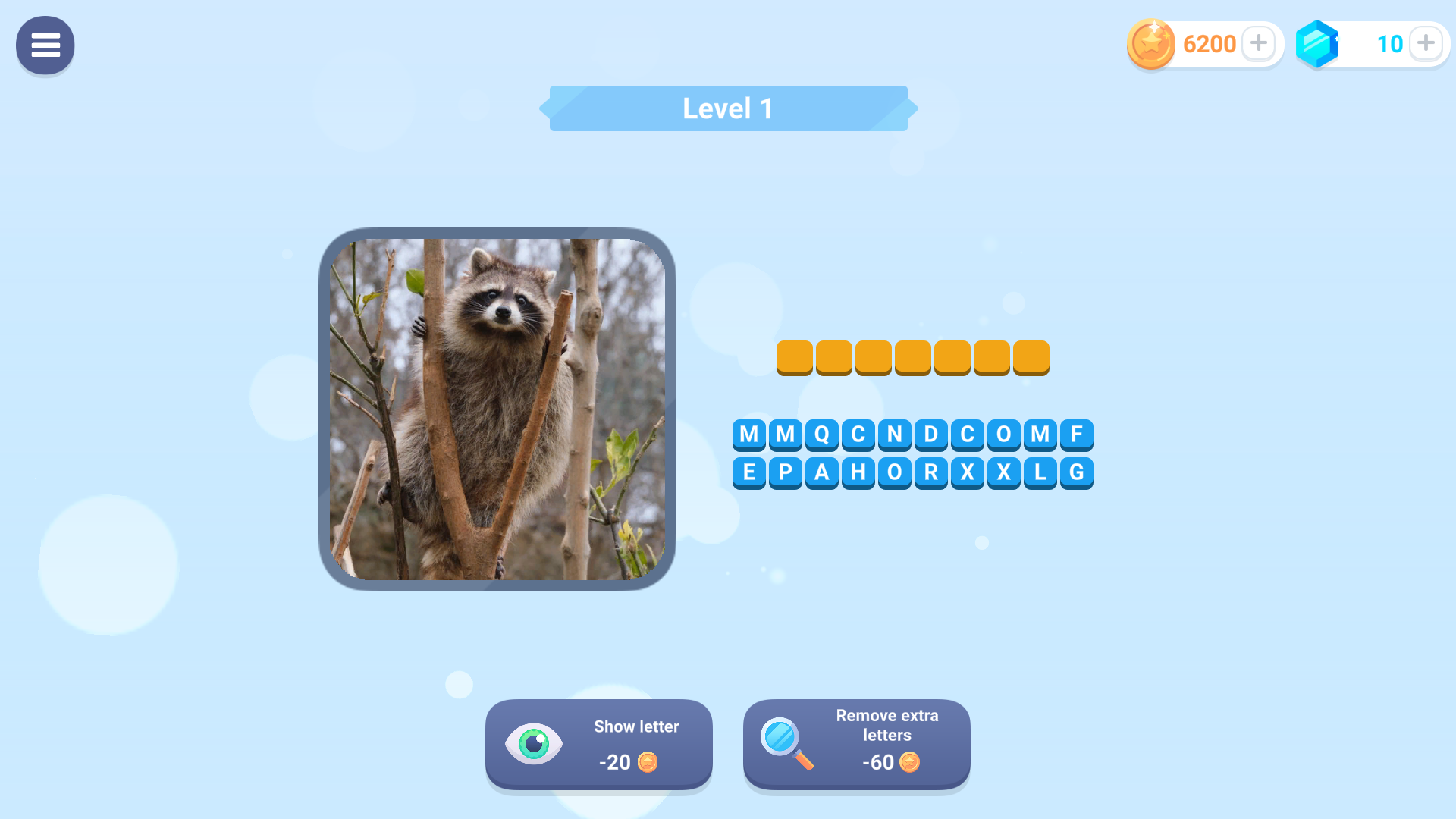Click the Level 1 banner
This screenshot has height=819, width=1456.
pos(727,108)
